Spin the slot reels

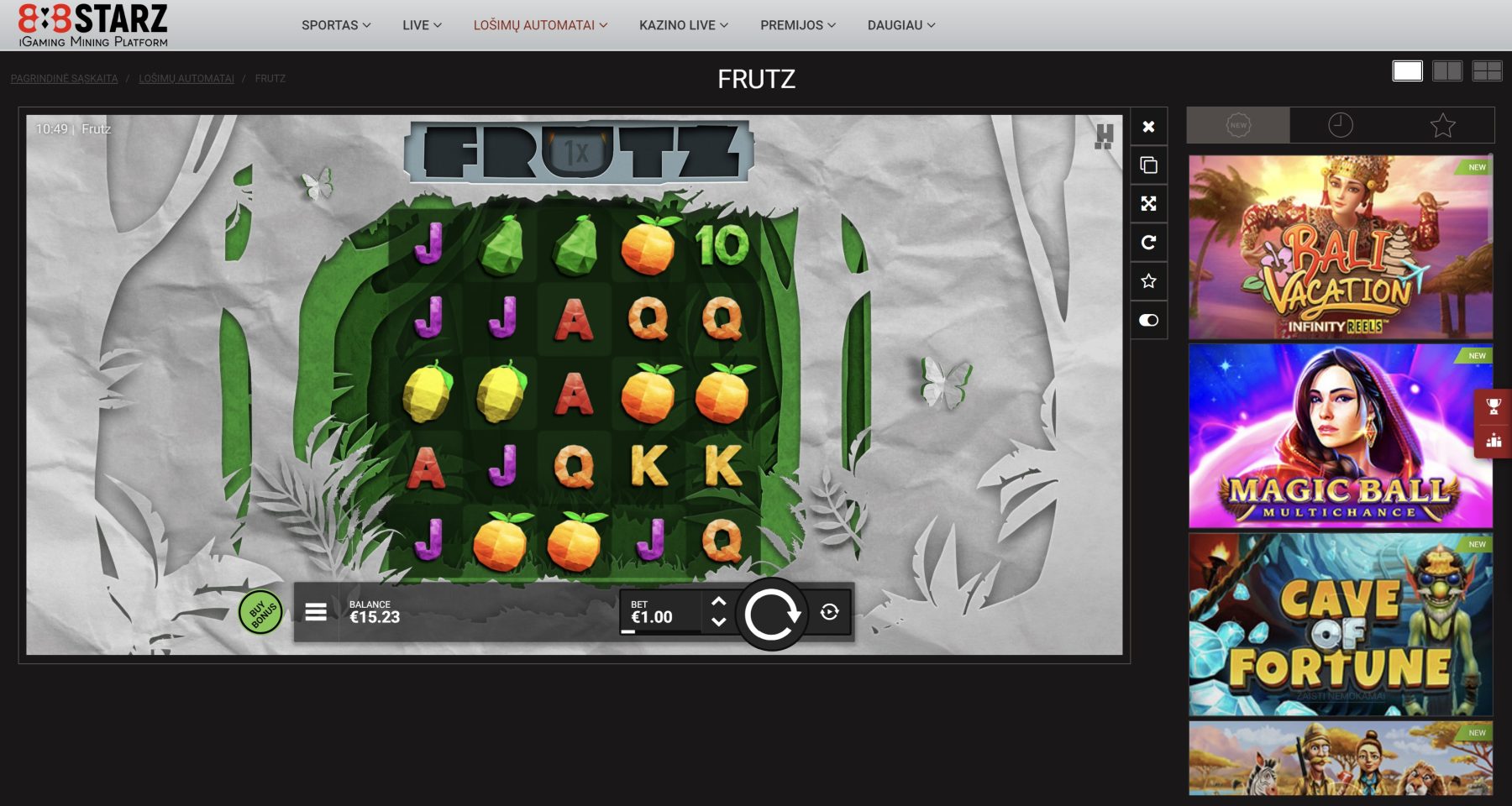point(771,614)
